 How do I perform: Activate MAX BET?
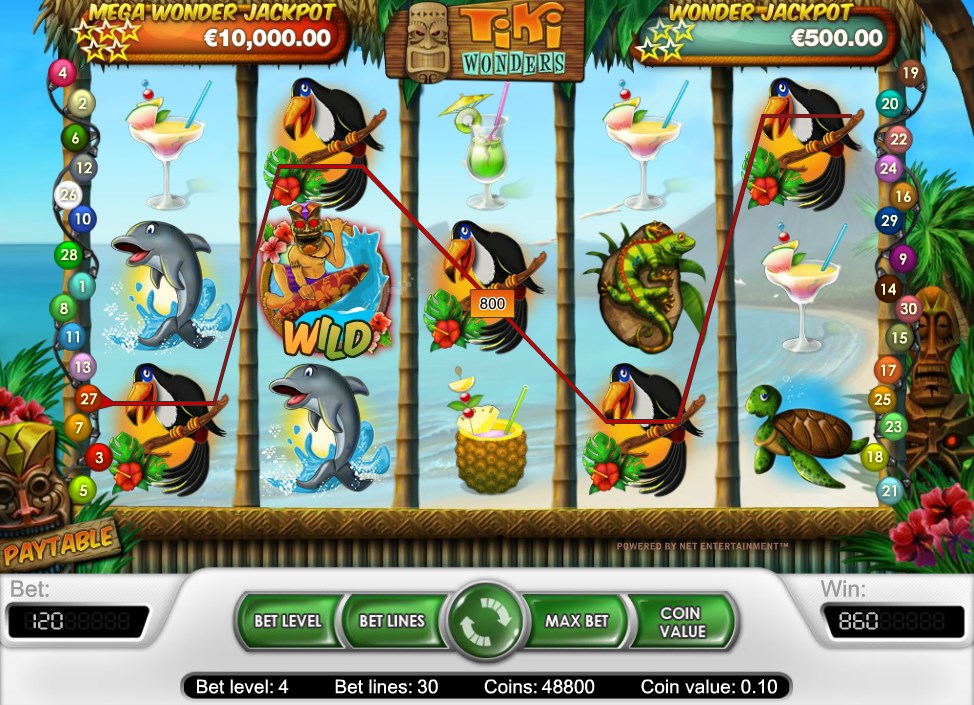577,622
